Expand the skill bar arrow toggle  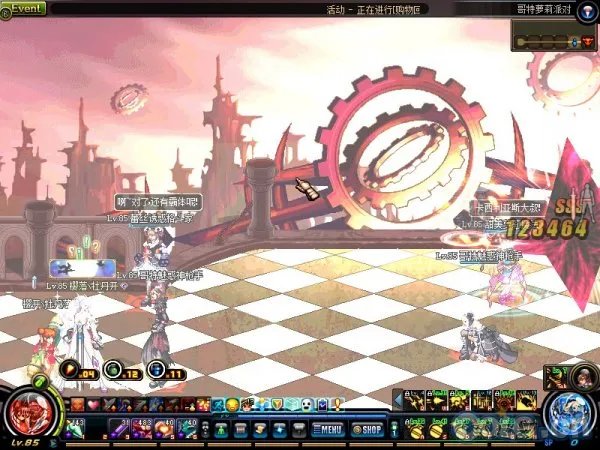pyautogui.click(x=397, y=398)
